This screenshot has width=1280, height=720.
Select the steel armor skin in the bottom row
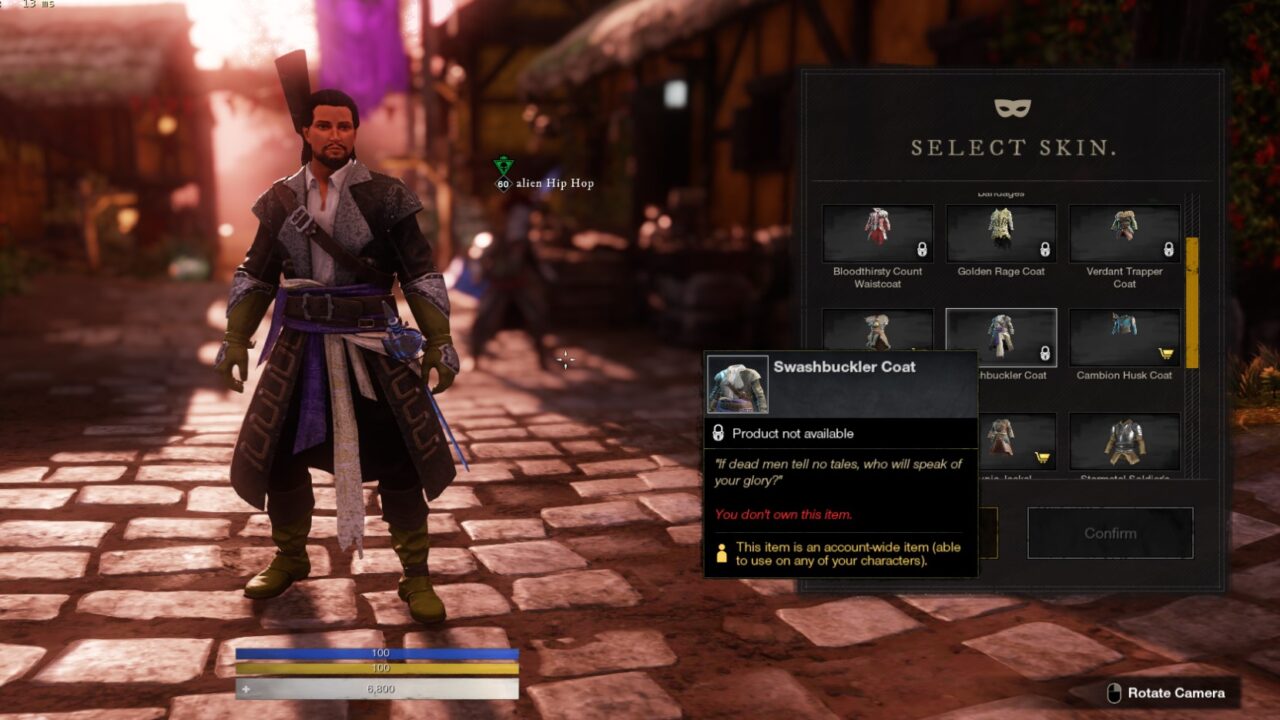(1124, 442)
